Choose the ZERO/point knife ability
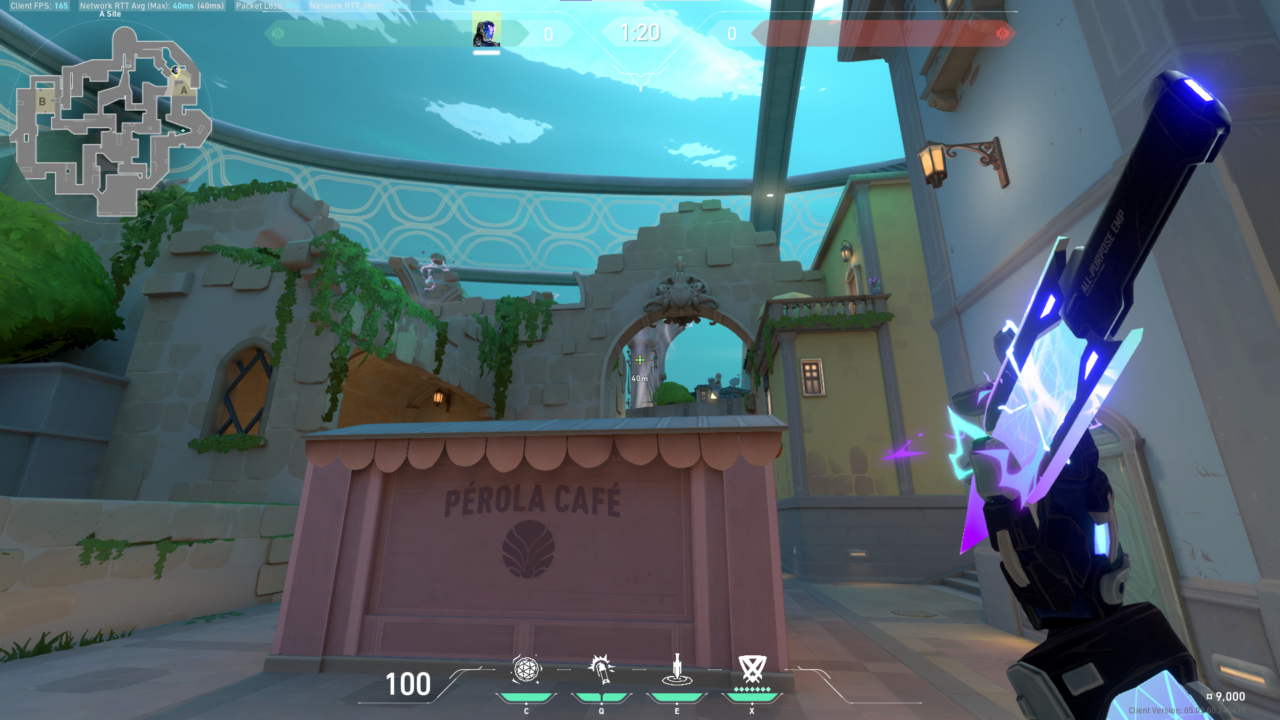The width and height of the screenshot is (1280, 720). click(676, 669)
